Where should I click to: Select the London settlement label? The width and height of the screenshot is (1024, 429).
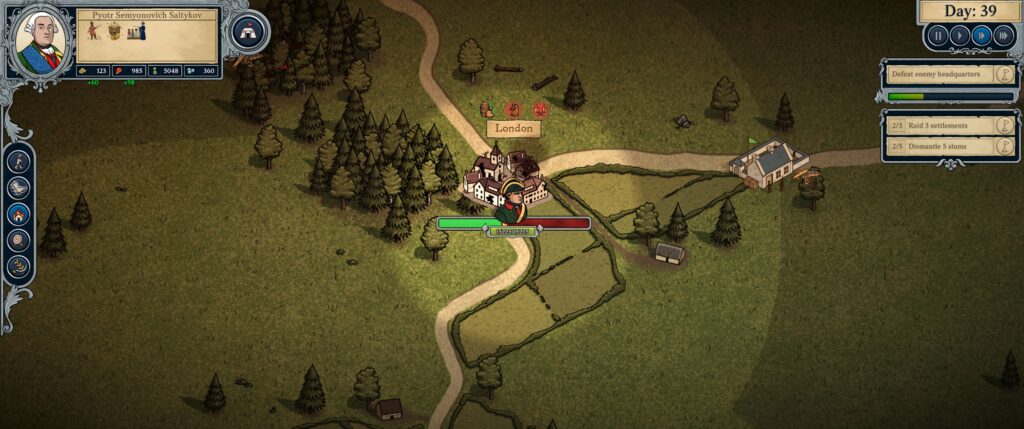point(513,129)
